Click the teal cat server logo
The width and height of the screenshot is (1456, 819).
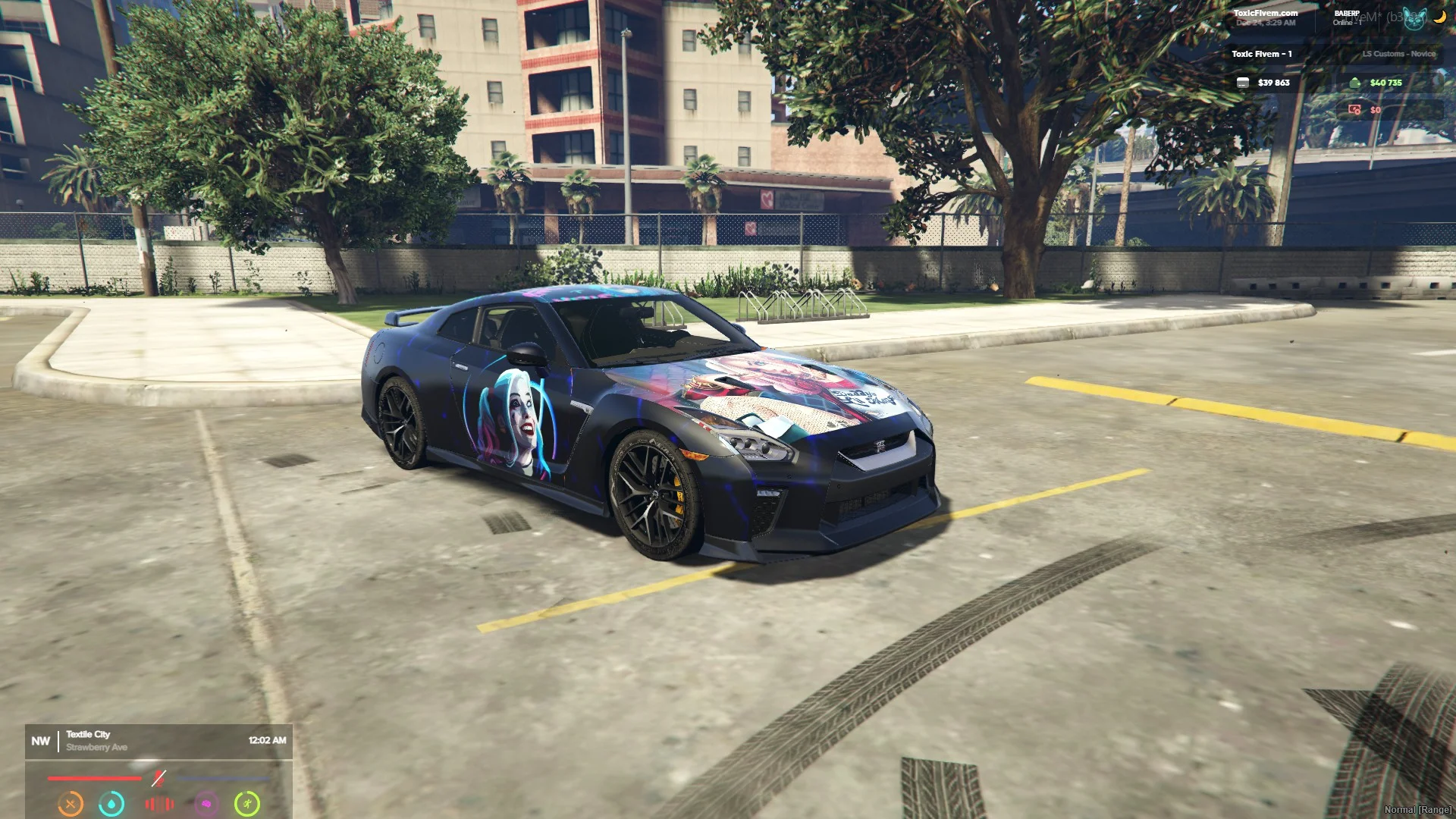click(1414, 19)
